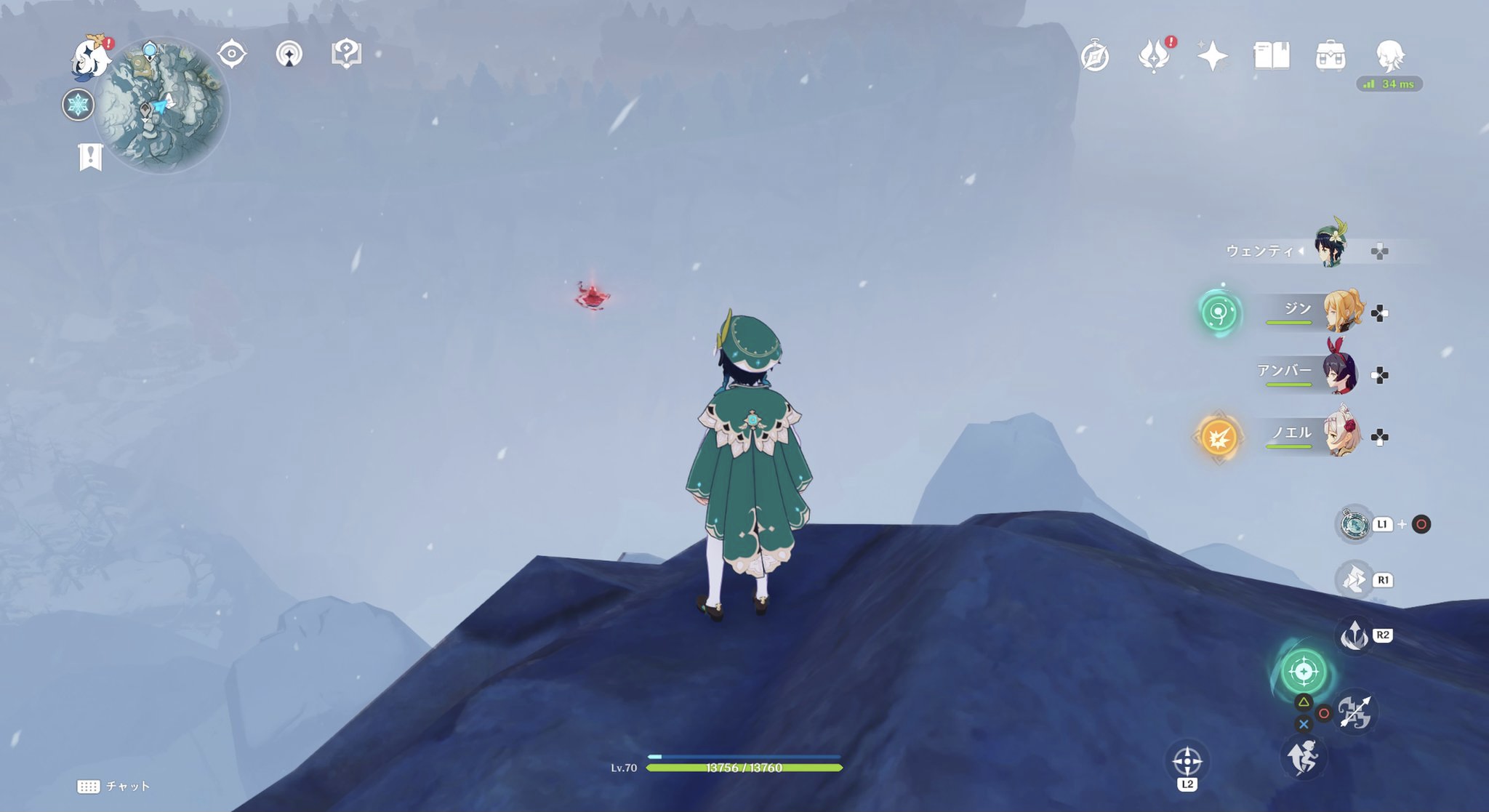Image resolution: width=1489 pixels, height=812 pixels.
Task: Open the Wish menu star icon
Action: [x=1211, y=55]
